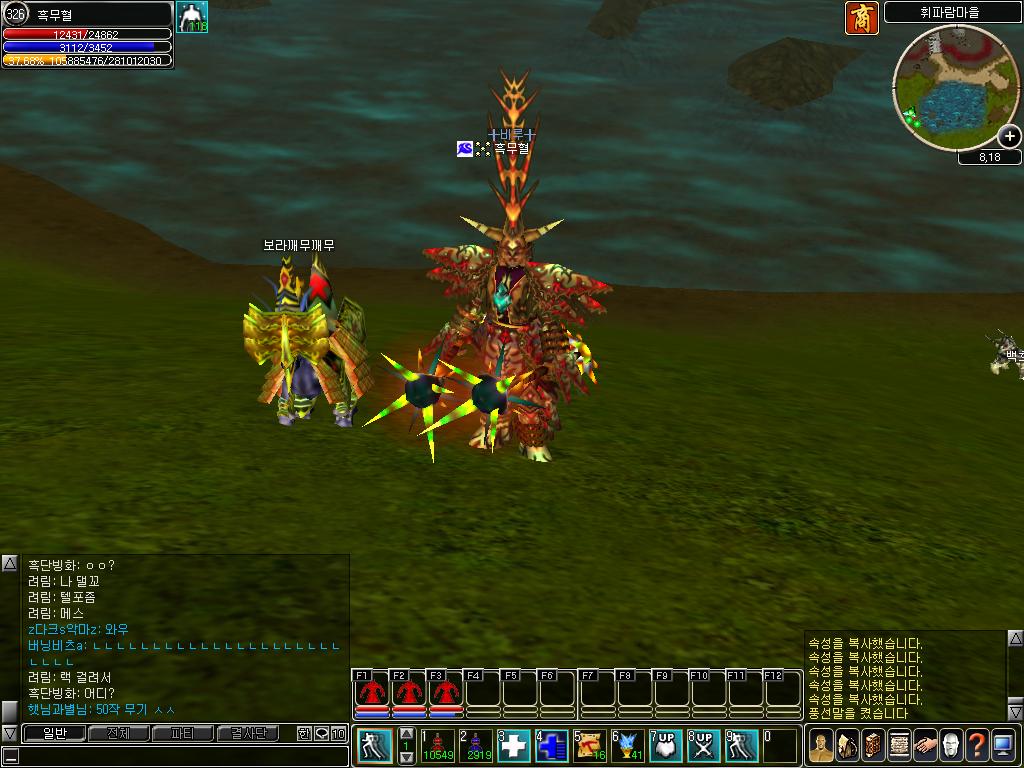Open help with the question mark icon

tap(977, 745)
